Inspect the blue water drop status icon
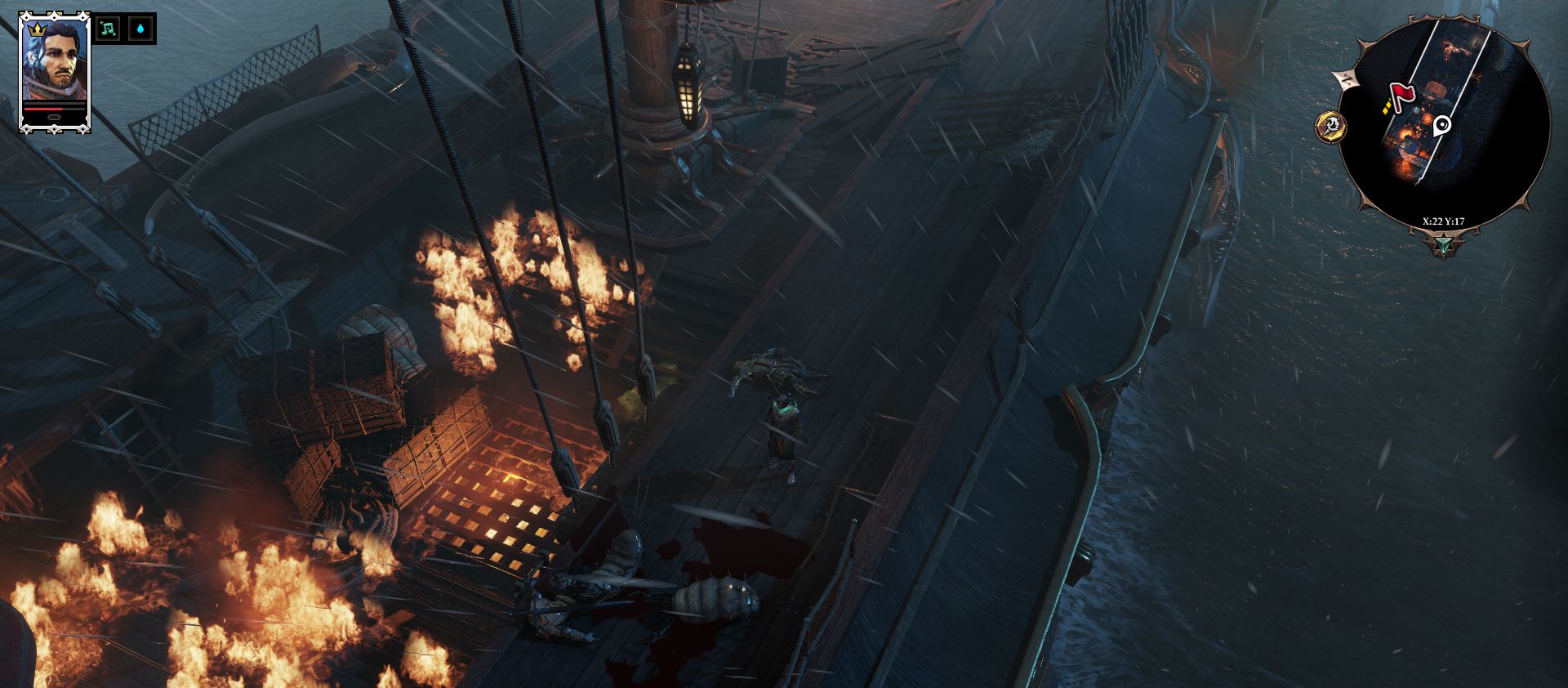The image size is (1568, 688). coord(143,29)
